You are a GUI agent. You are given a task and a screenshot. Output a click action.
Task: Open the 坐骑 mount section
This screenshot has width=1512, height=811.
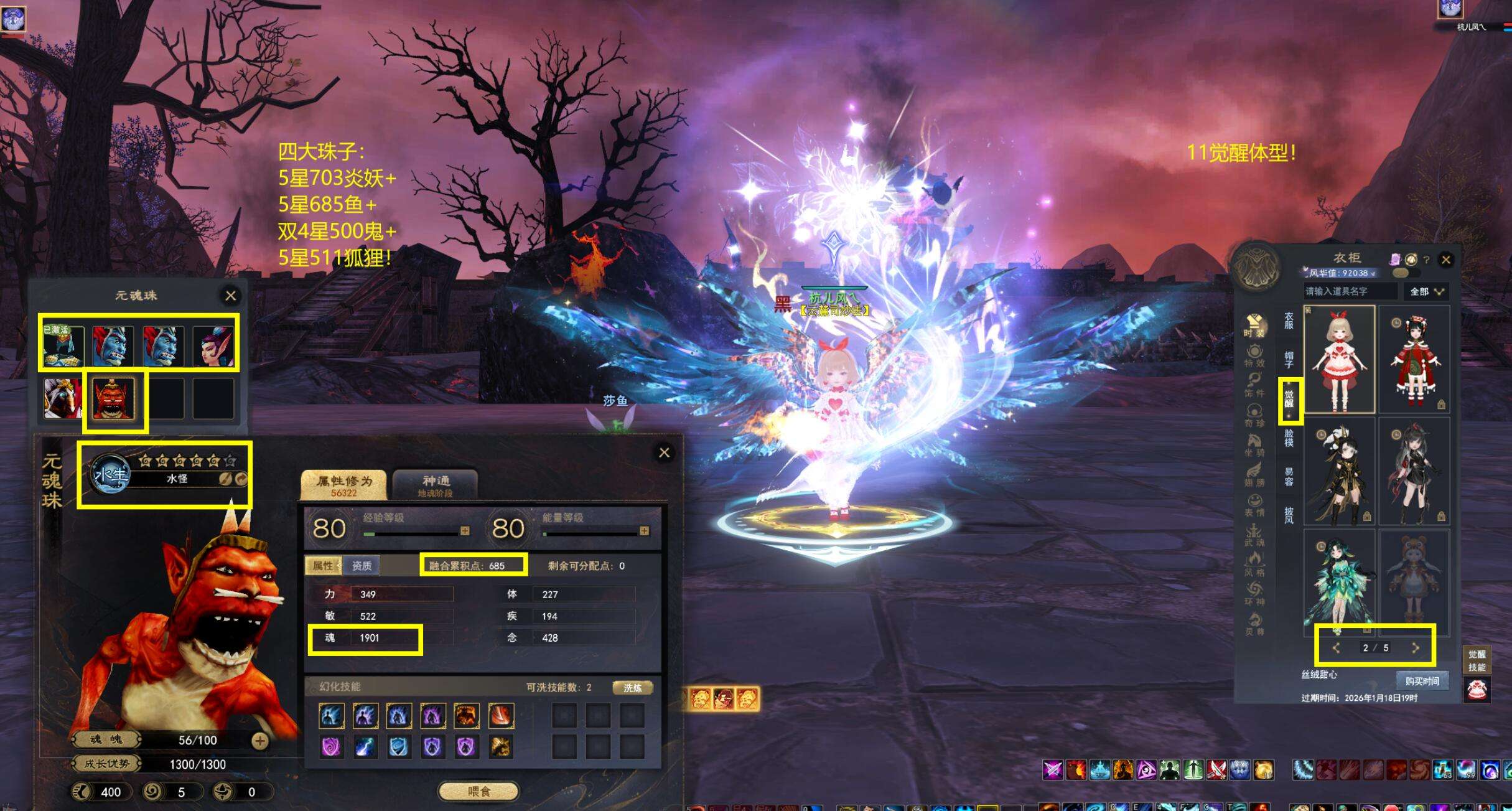(x=1254, y=444)
